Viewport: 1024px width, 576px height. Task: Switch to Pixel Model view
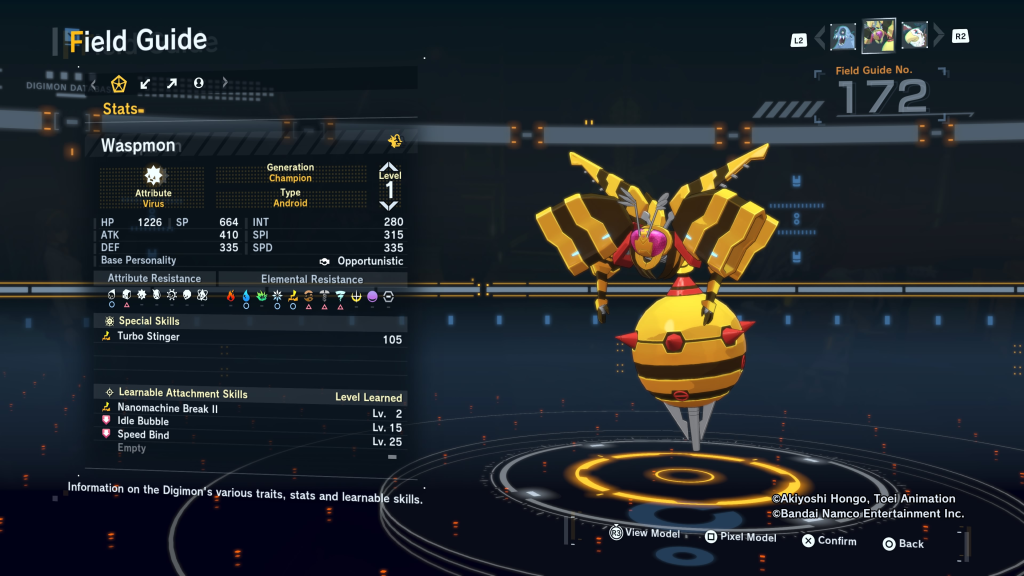coord(740,537)
